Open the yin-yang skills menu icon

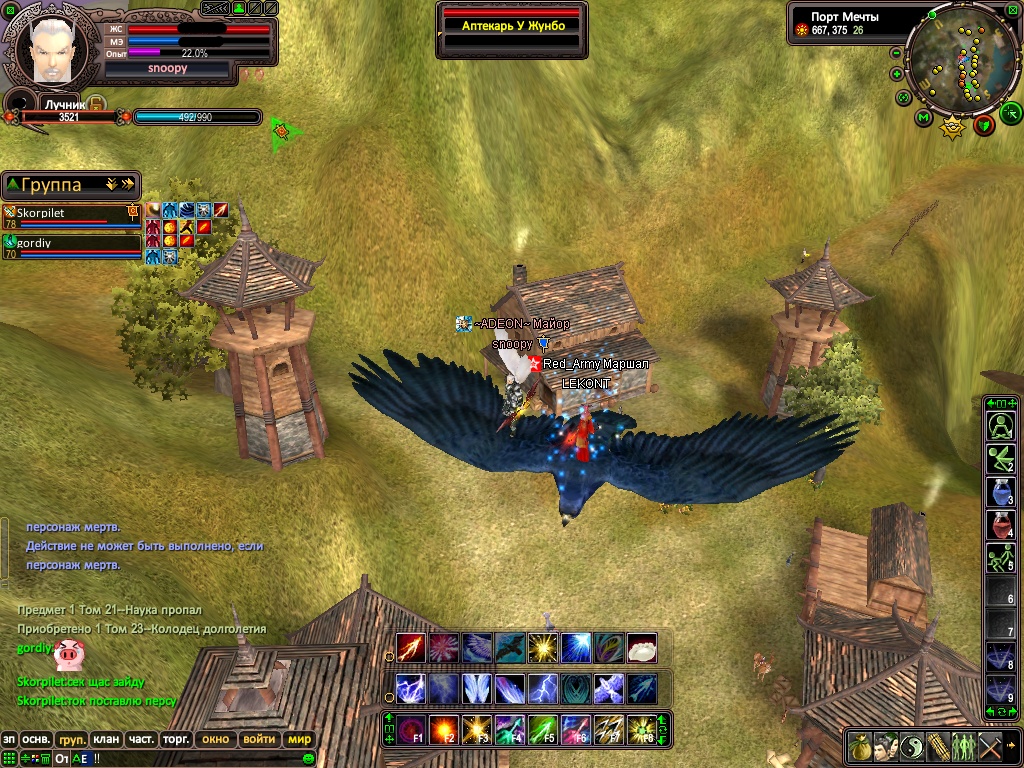click(x=912, y=746)
